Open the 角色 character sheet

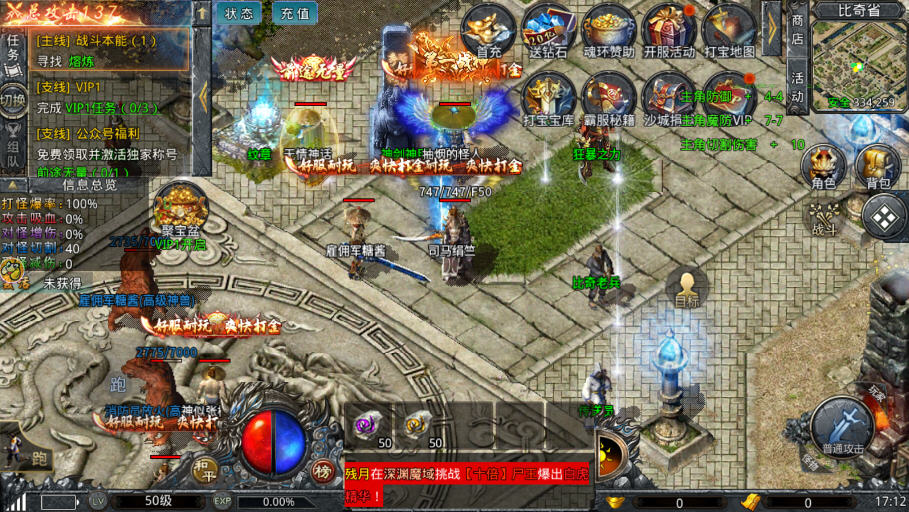823,165
